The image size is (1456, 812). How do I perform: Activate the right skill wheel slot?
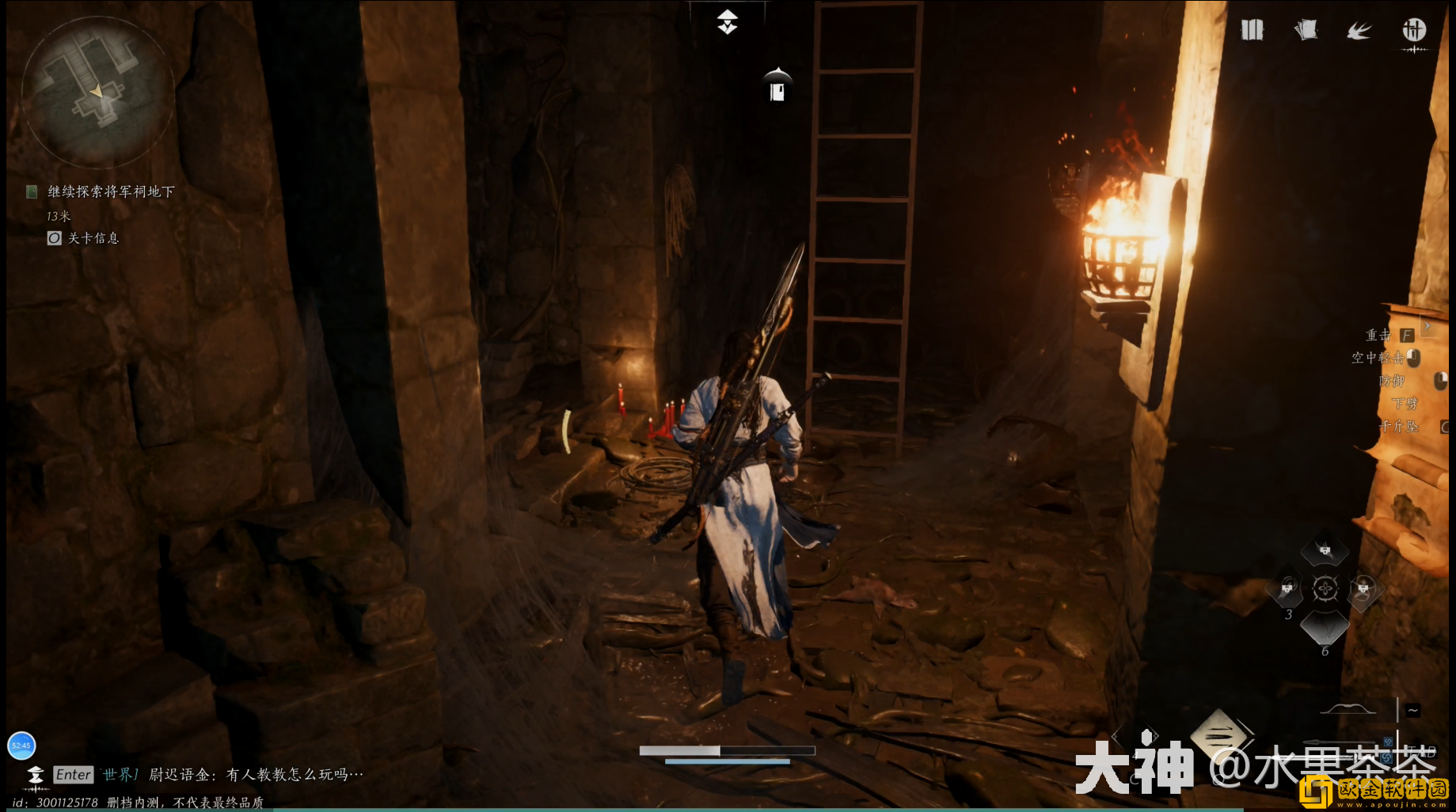point(1363,589)
